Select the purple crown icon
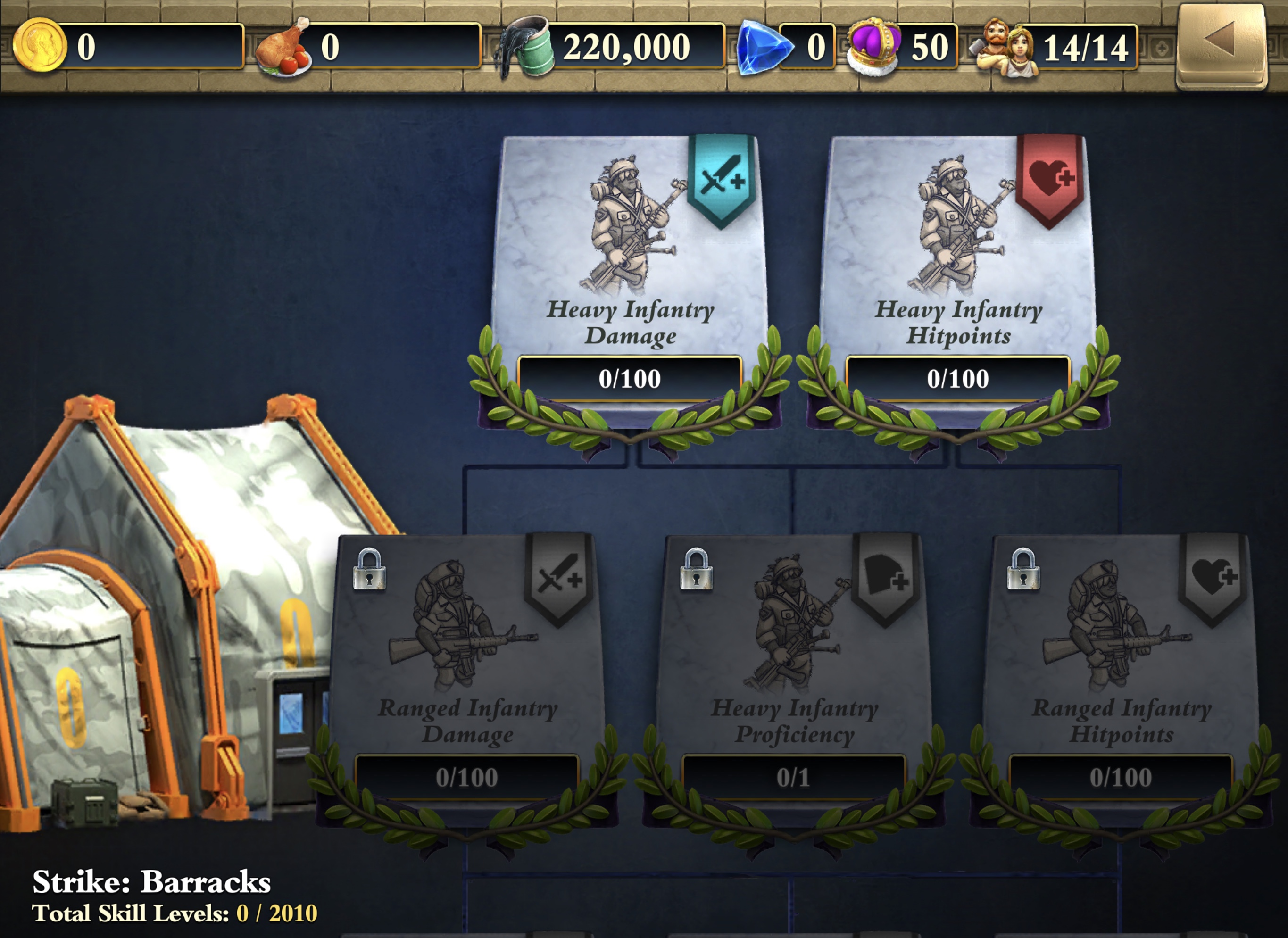This screenshot has height=938, width=1288. tap(873, 48)
